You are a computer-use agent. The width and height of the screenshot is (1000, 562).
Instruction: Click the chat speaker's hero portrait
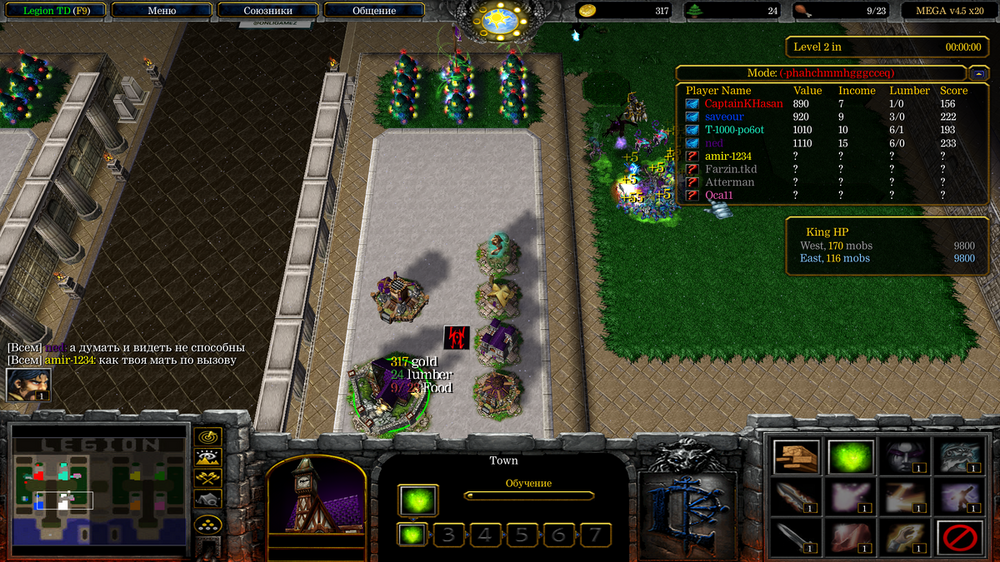(29, 384)
